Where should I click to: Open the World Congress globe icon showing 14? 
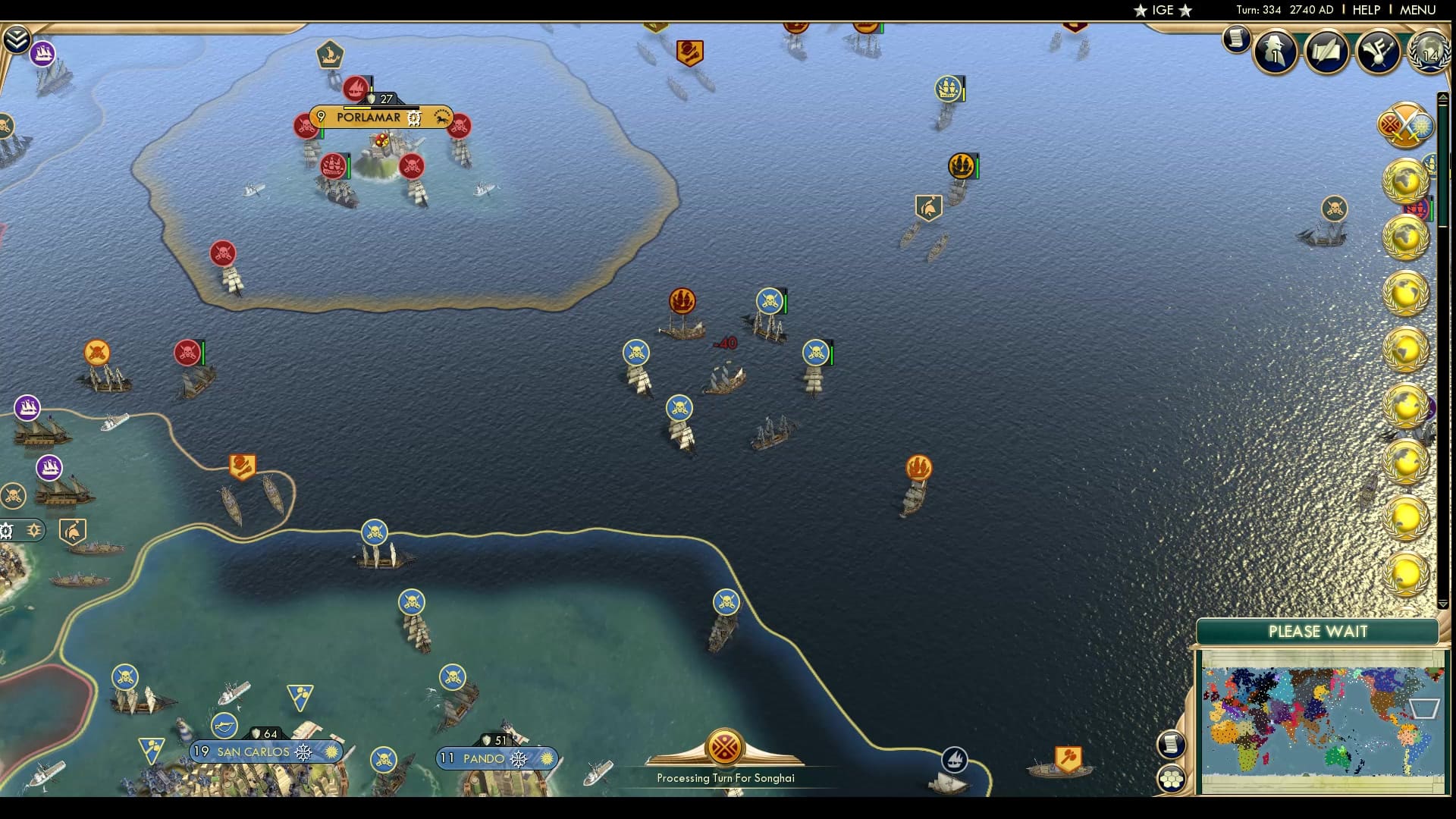(x=1429, y=53)
